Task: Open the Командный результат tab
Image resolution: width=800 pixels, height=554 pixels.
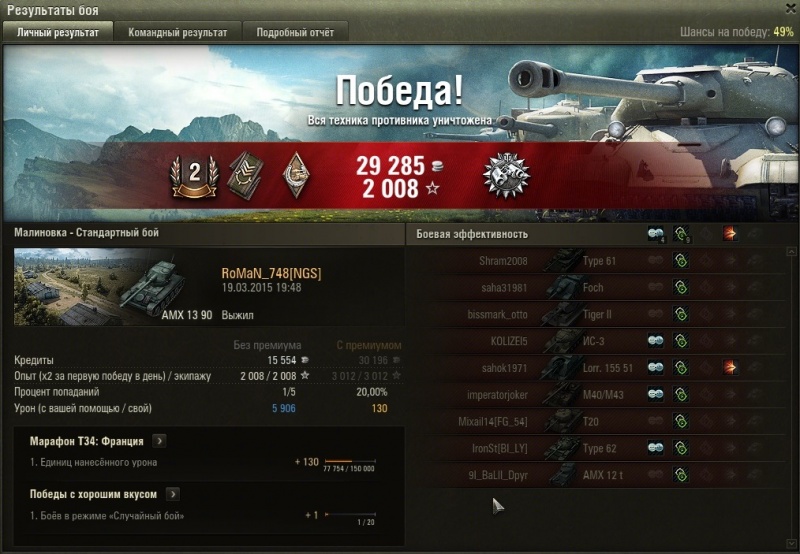Action: [x=177, y=33]
